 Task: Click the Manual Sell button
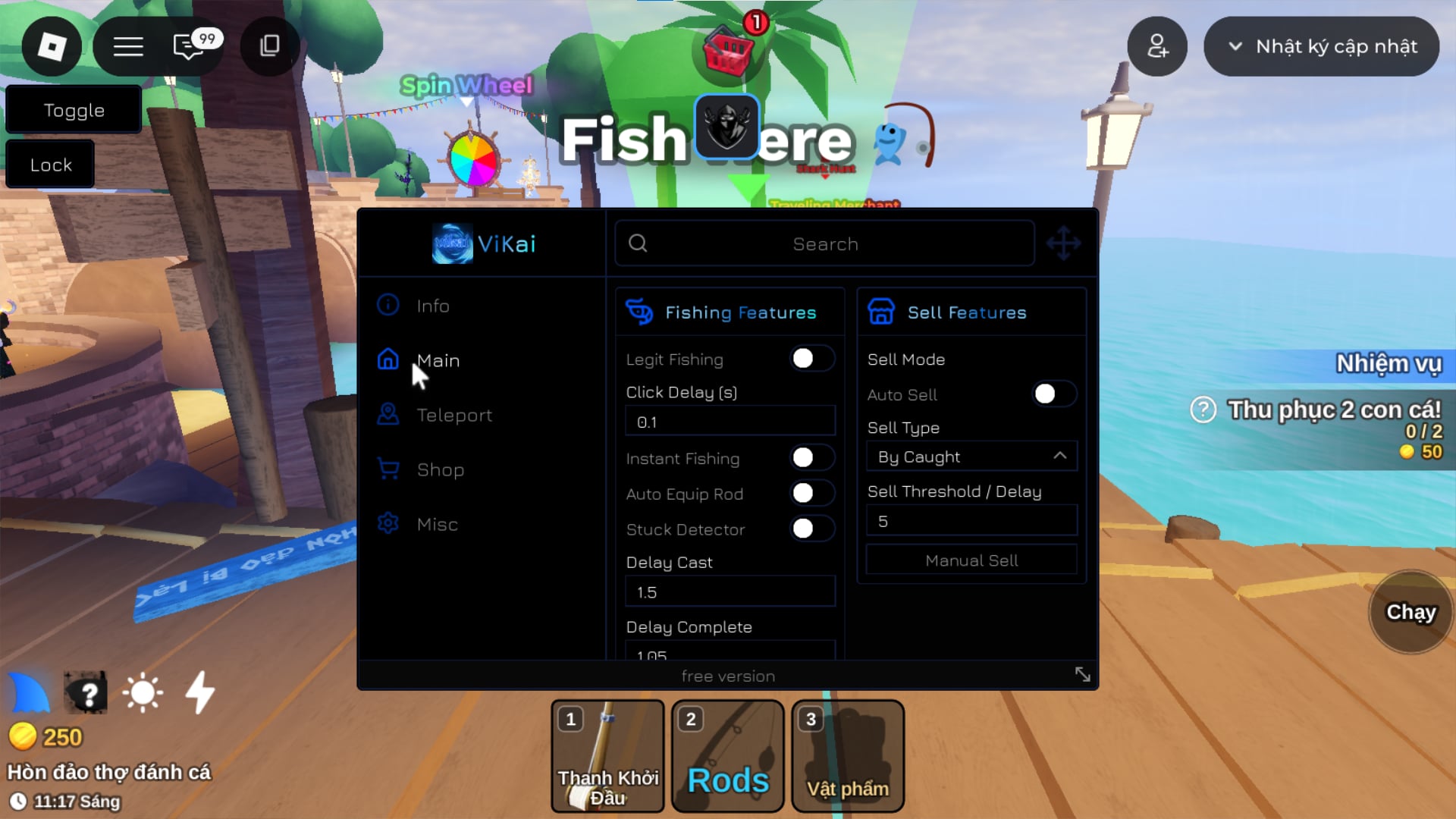tap(971, 560)
